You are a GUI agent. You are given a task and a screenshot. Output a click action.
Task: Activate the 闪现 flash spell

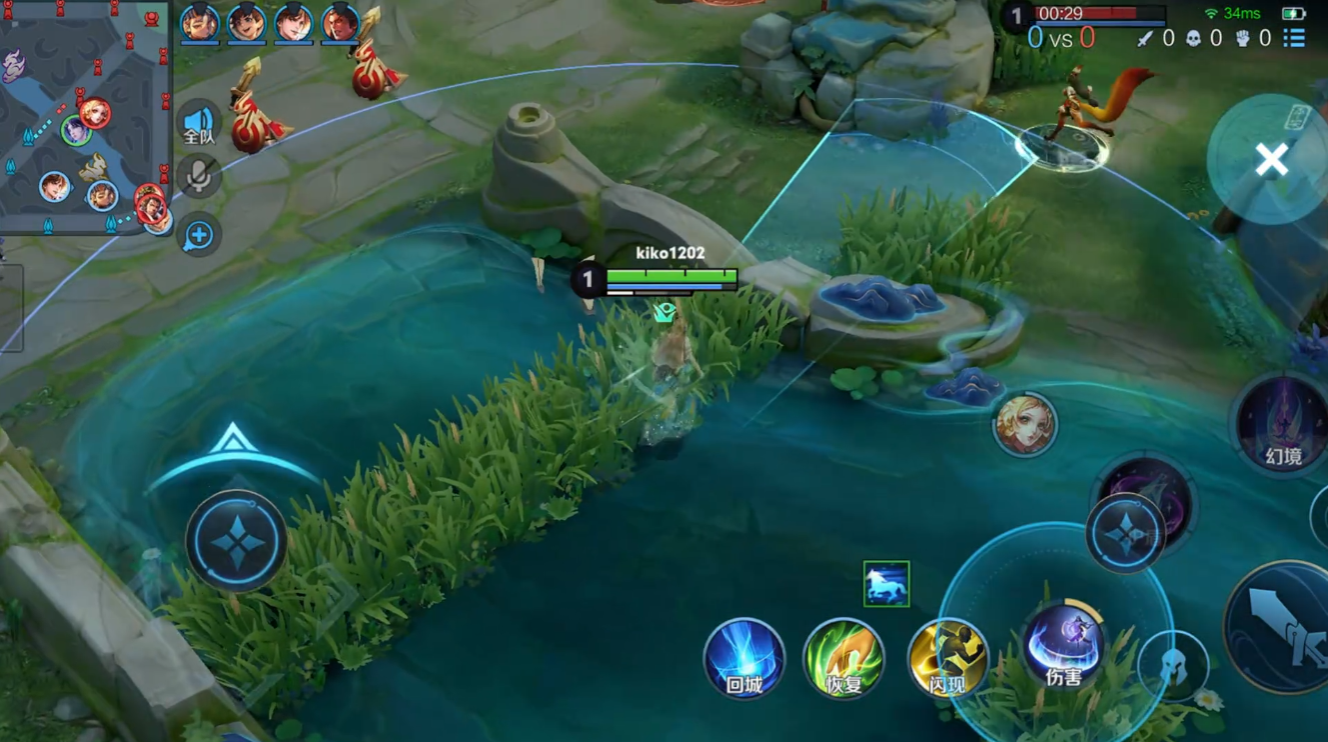947,657
